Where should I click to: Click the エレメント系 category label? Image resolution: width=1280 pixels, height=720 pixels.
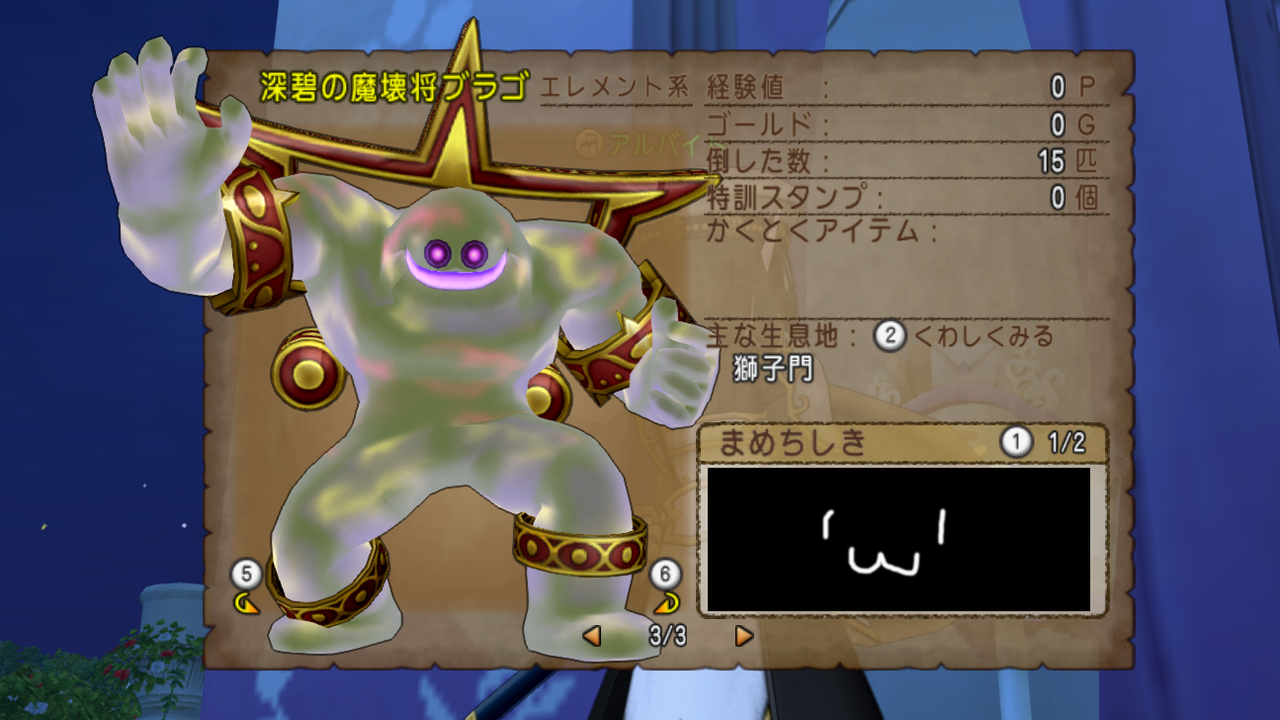click(x=616, y=85)
